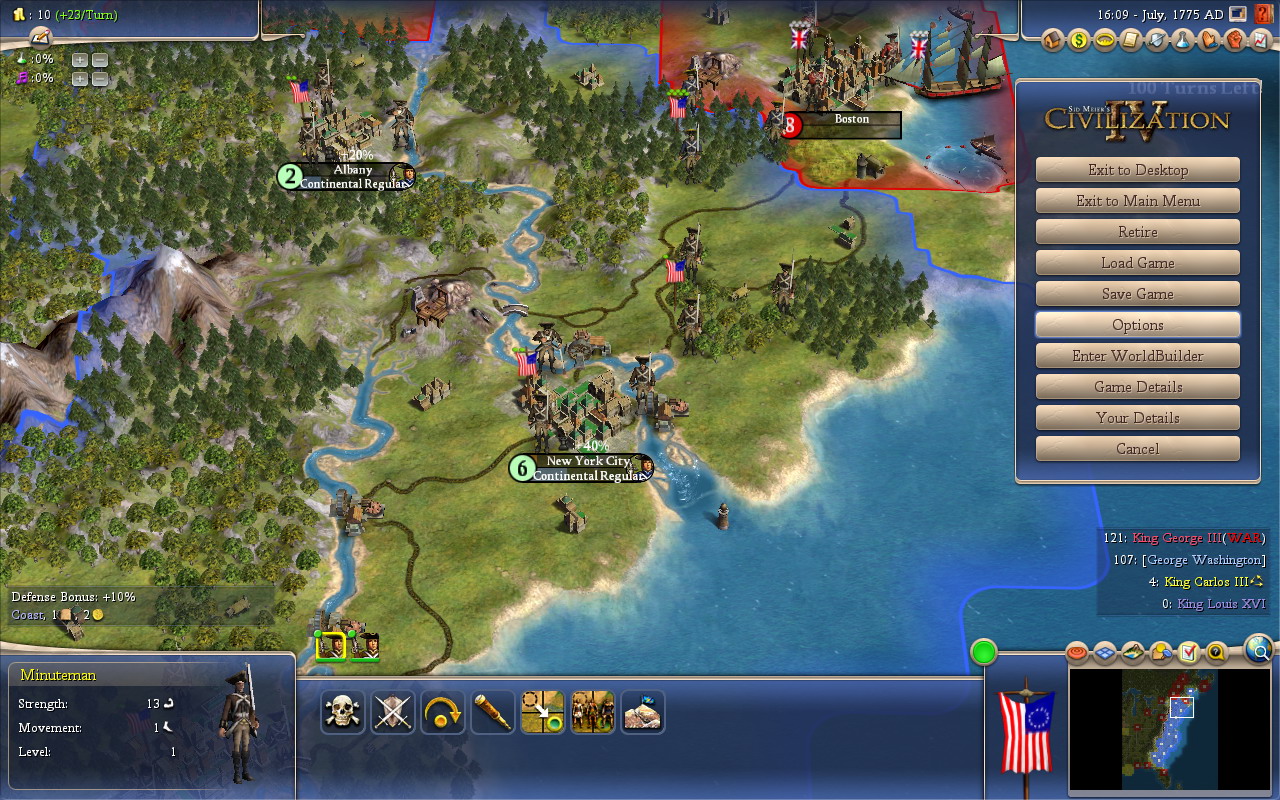Viewport: 1280px width, 800px height.
Task: Open Your Details
Action: click(1137, 418)
